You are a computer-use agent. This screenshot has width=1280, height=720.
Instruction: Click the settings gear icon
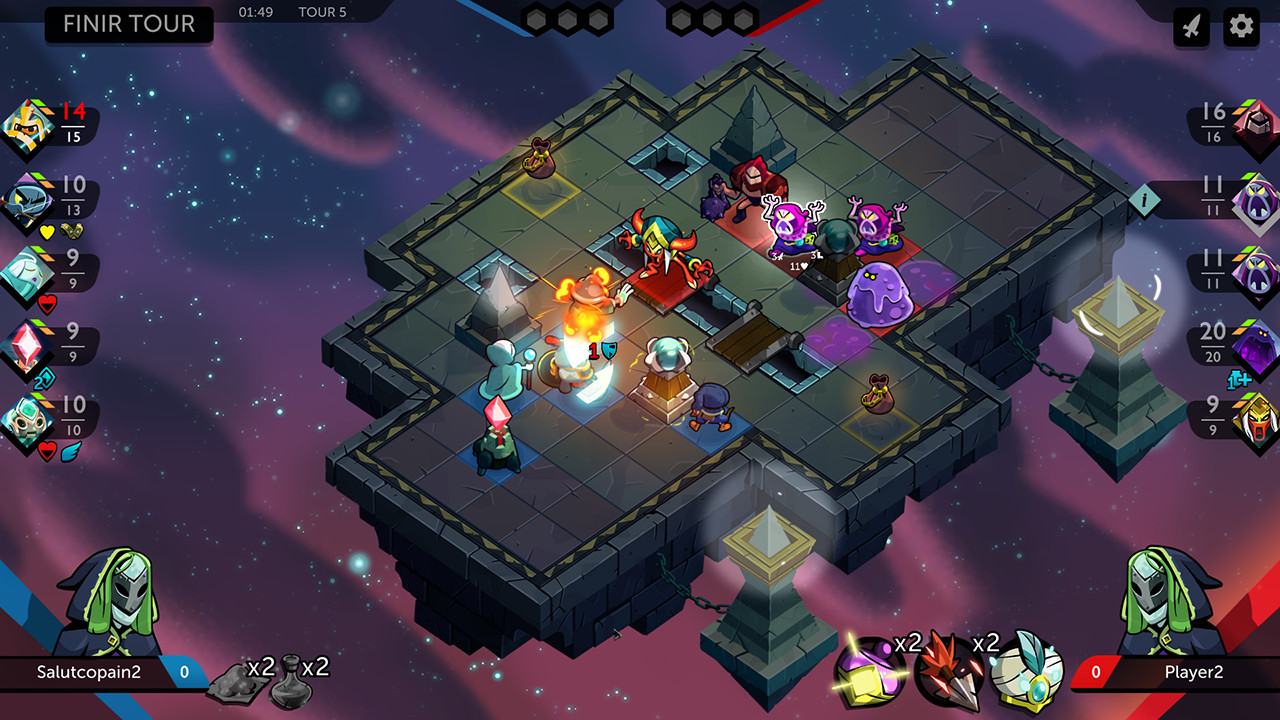(x=1240, y=27)
